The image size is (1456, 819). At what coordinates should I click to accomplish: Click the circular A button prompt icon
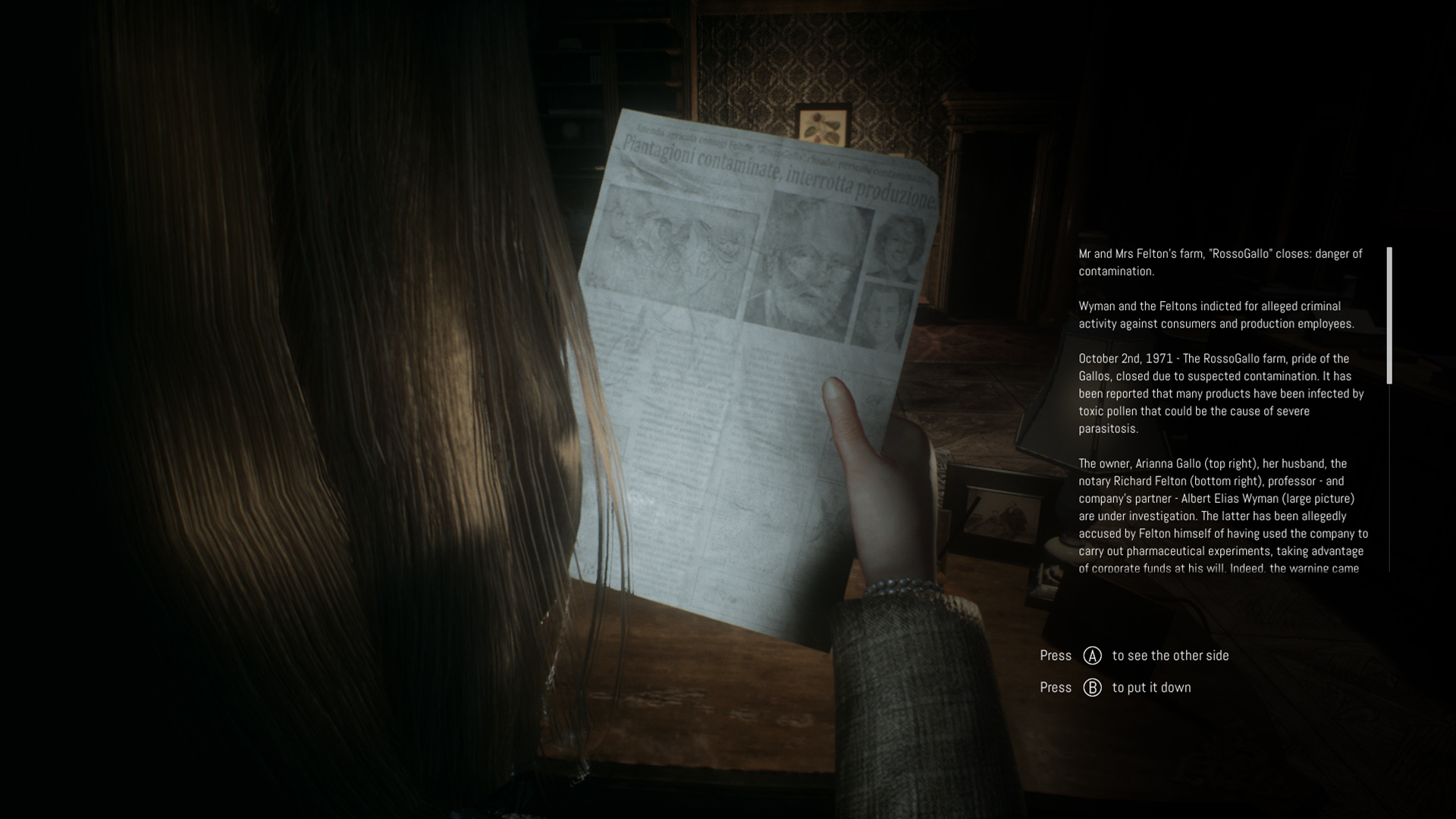(x=1092, y=655)
